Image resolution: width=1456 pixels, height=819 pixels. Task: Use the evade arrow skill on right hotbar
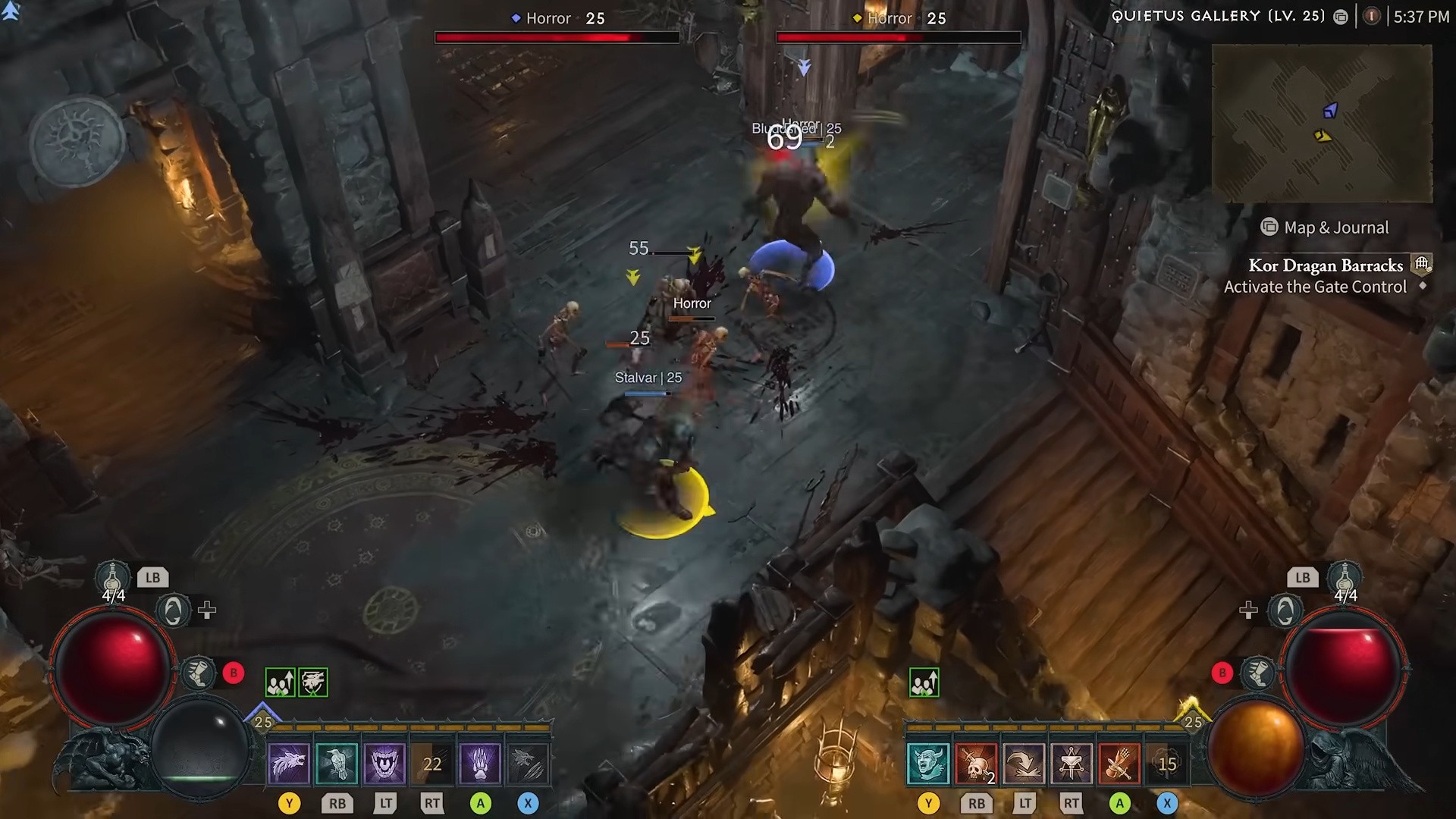coord(1024,764)
